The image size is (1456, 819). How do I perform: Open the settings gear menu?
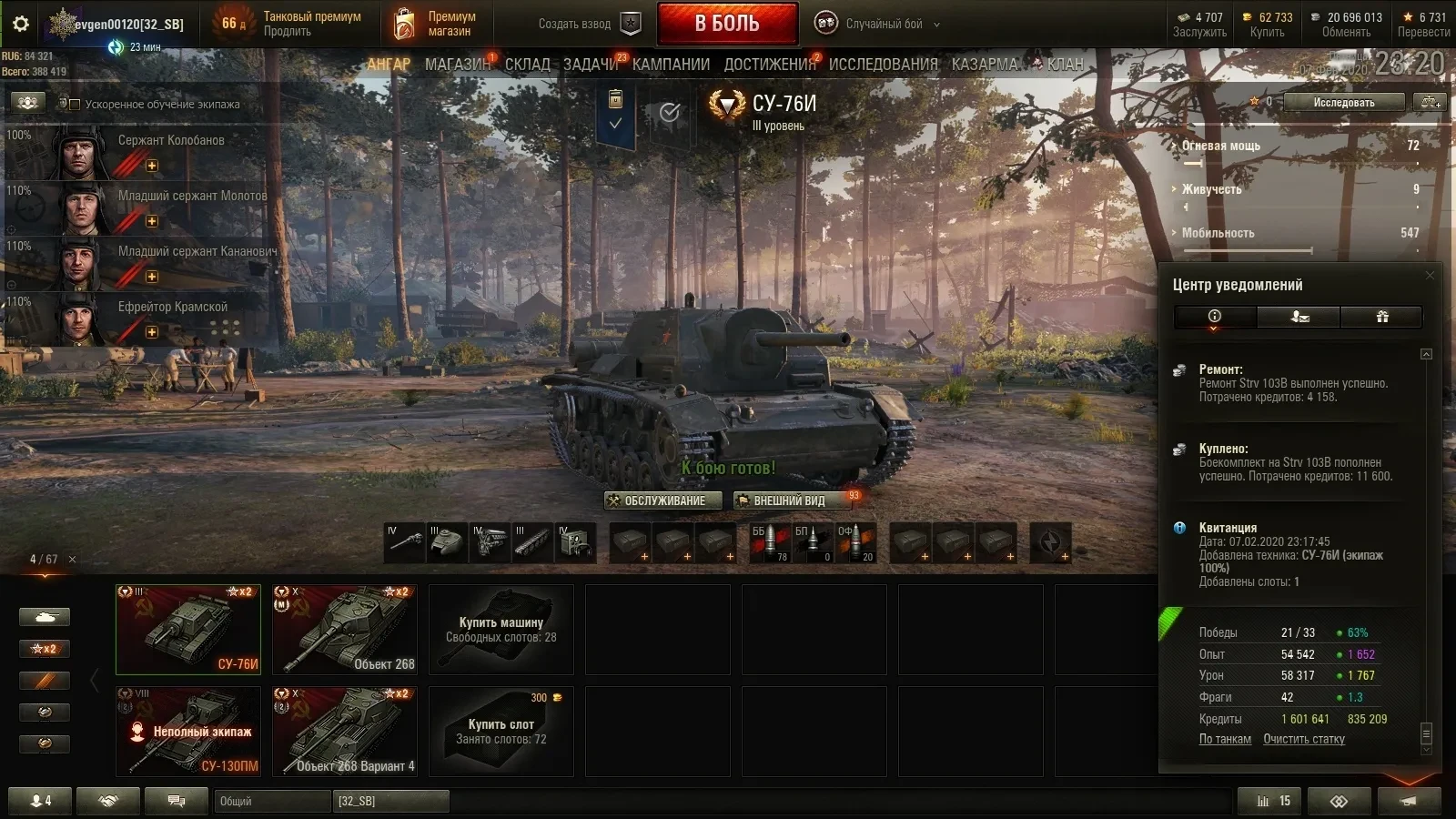(x=21, y=24)
